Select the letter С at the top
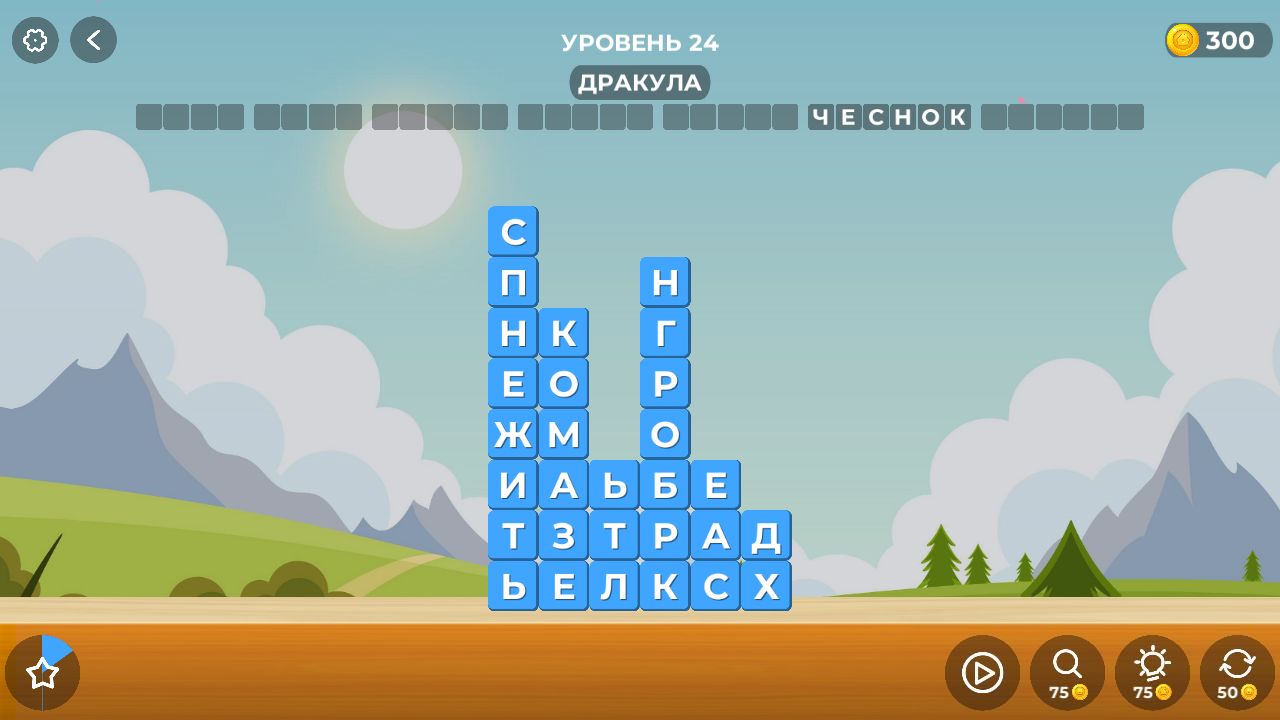The width and height of the screenshot is (1280, 720). (512, 231)
